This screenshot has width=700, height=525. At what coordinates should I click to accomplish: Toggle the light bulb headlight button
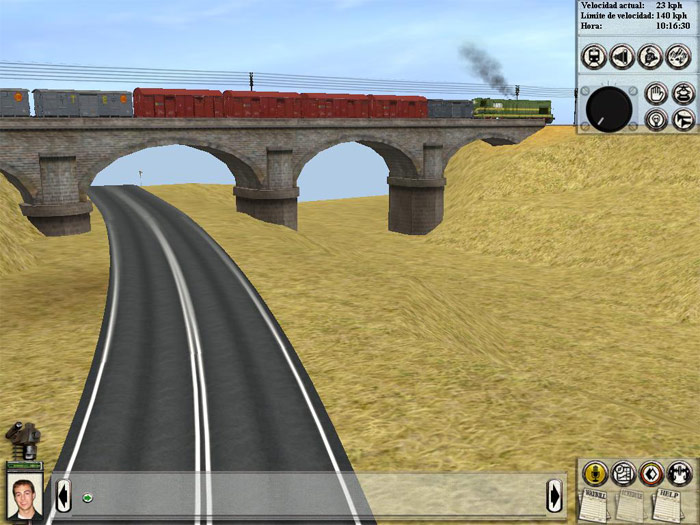click(656, 120)
